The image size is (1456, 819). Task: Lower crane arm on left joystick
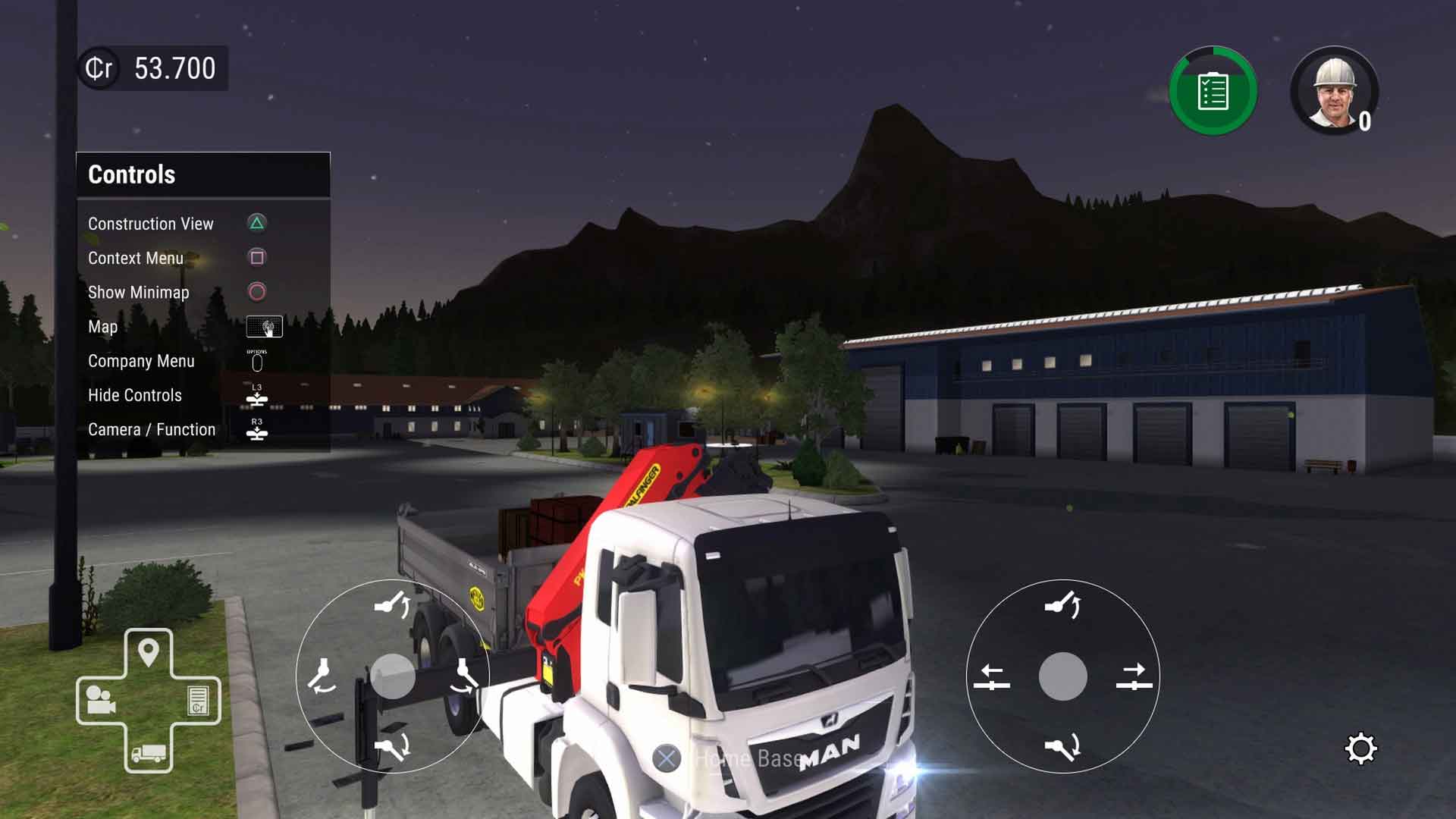(x=392, y=746)
